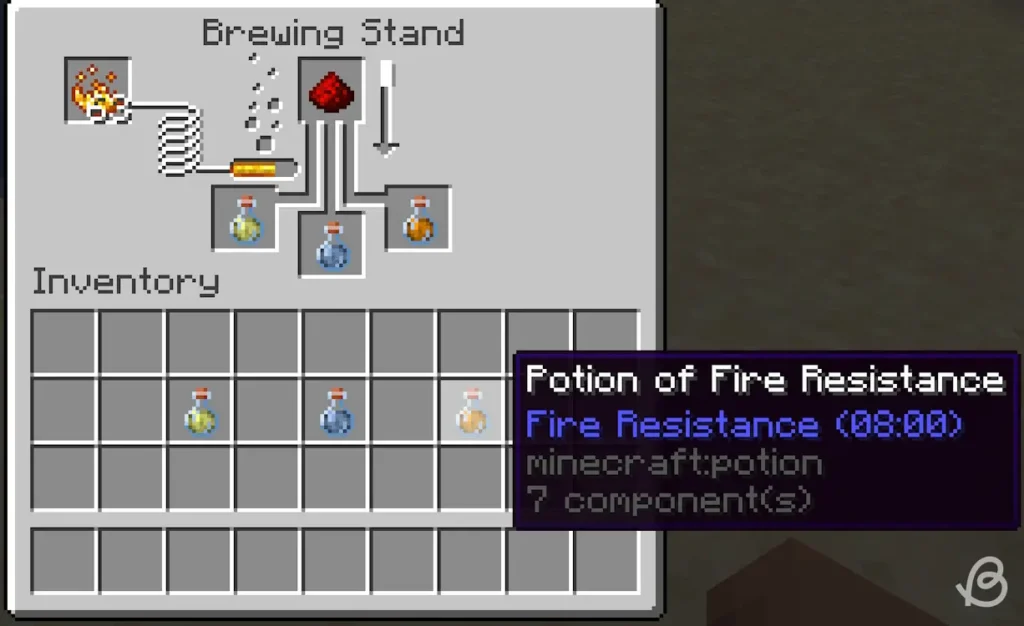This screenshot has height=626, width=1024.
Task: Pick up the yellow-green potion in inventory
Action: pos(200,412)
